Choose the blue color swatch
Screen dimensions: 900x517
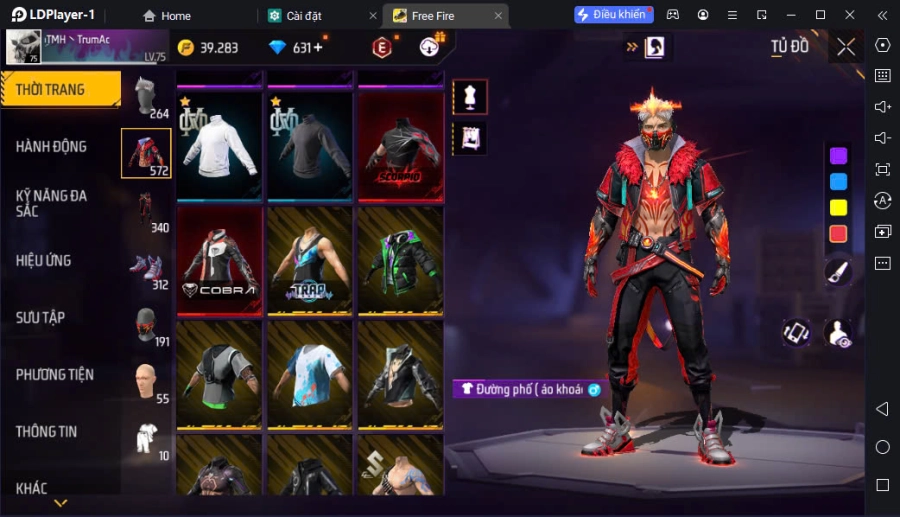pyautogui.click(x=838, y=181)
